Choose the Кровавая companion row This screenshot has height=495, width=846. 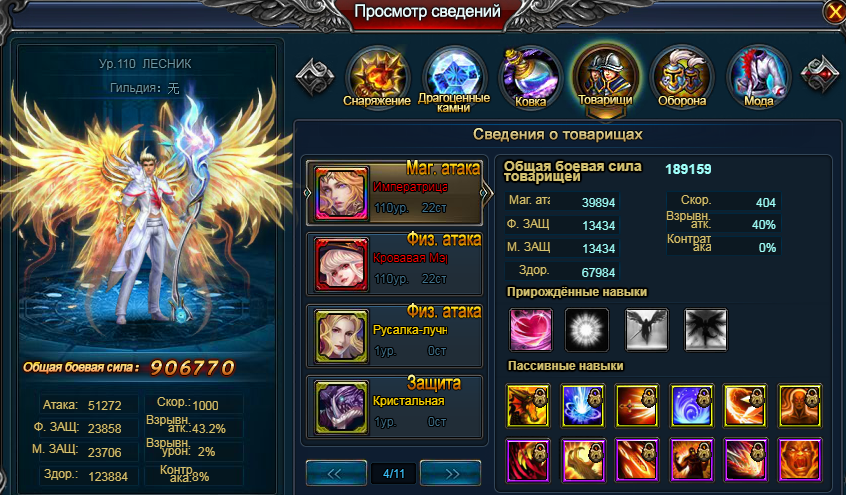pos(396,264)
